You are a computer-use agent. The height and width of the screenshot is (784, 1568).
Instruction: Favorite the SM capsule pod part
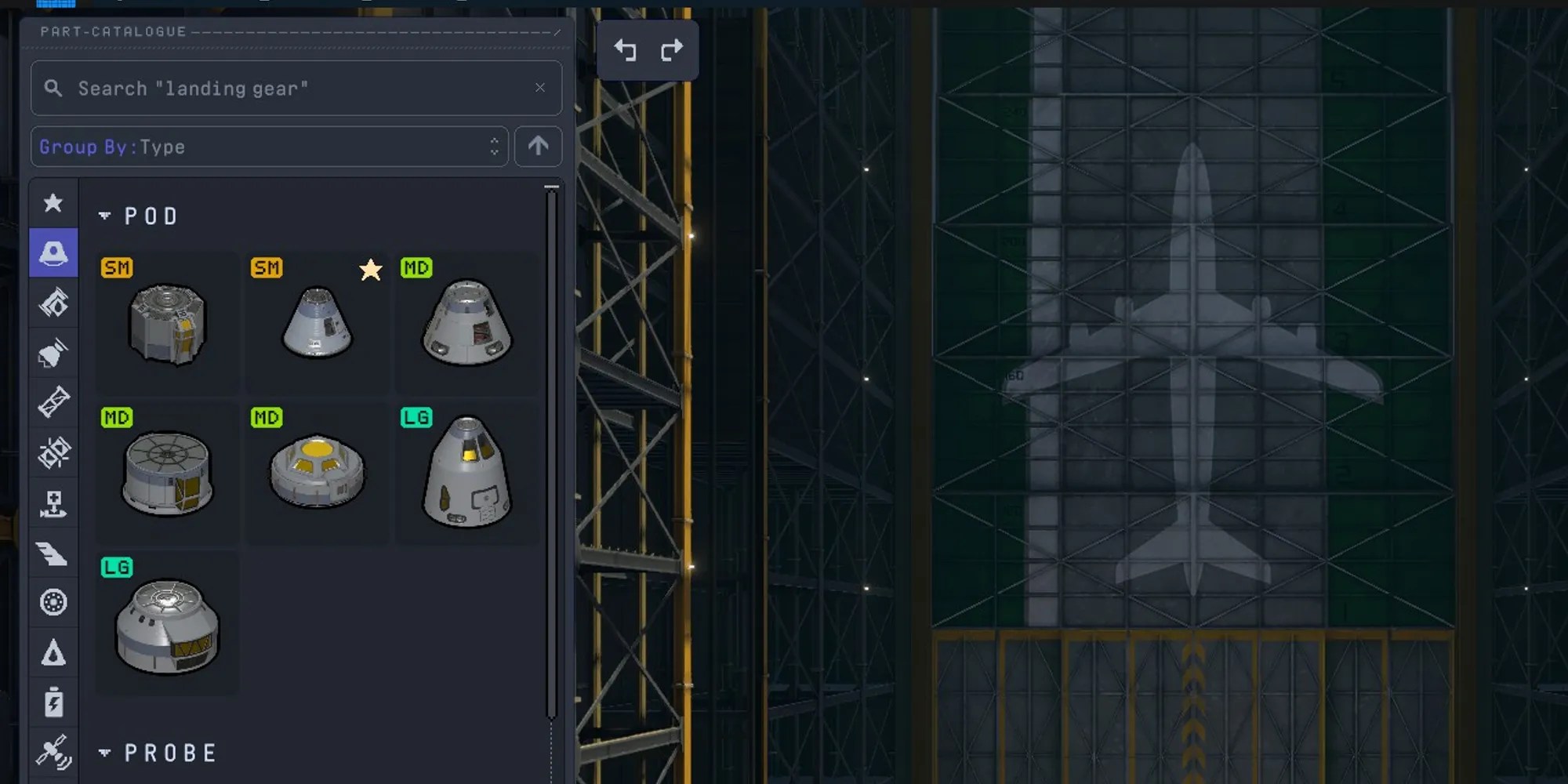click(x=371, y=270)
